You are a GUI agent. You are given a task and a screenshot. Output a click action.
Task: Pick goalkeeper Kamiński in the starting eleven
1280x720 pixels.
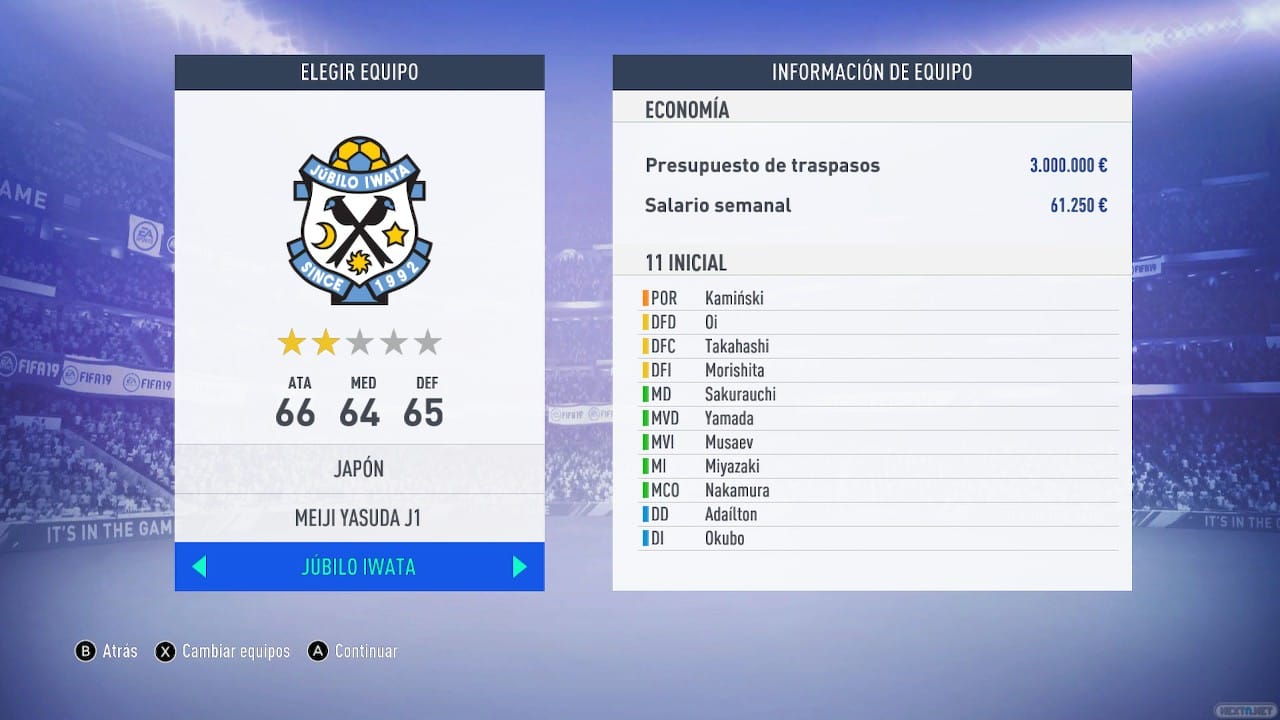pos(734,298)
